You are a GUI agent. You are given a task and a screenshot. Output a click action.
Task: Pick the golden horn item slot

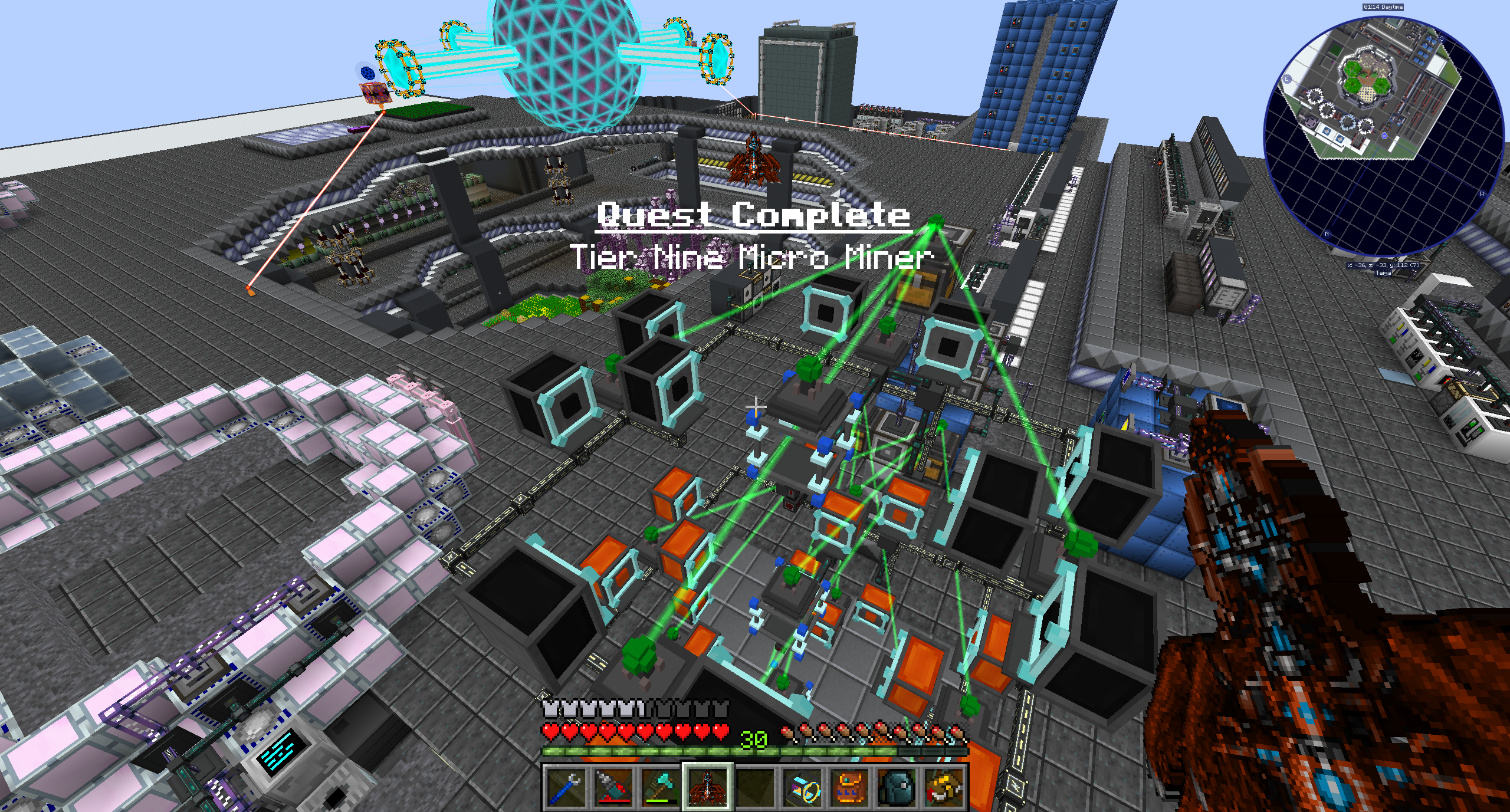pyautogui.click(x=944, y=787)
